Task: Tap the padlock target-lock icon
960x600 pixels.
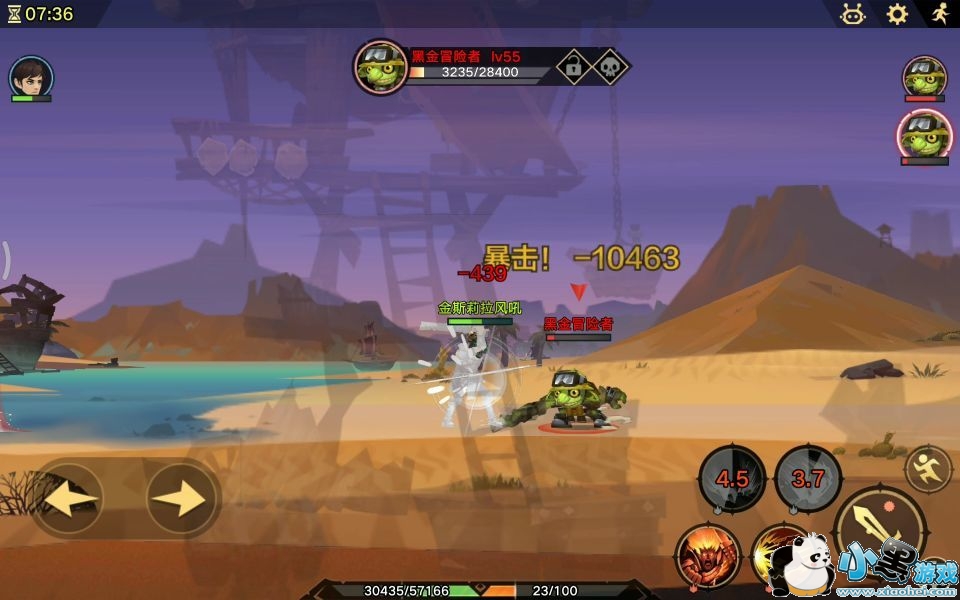Action: tap(573, 67)
